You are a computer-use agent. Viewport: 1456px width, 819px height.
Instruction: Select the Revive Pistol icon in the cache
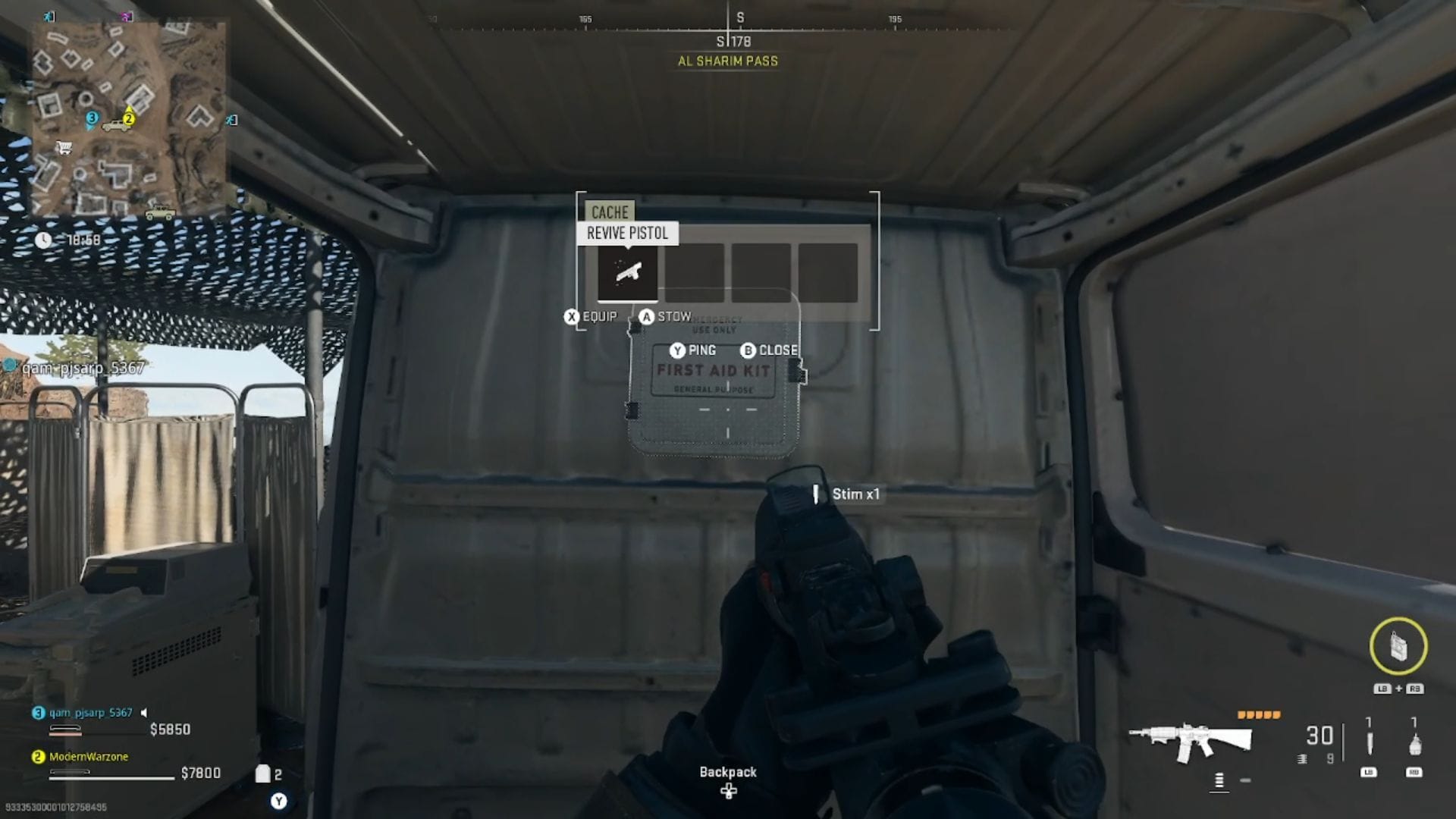click(x=627, y=274)
